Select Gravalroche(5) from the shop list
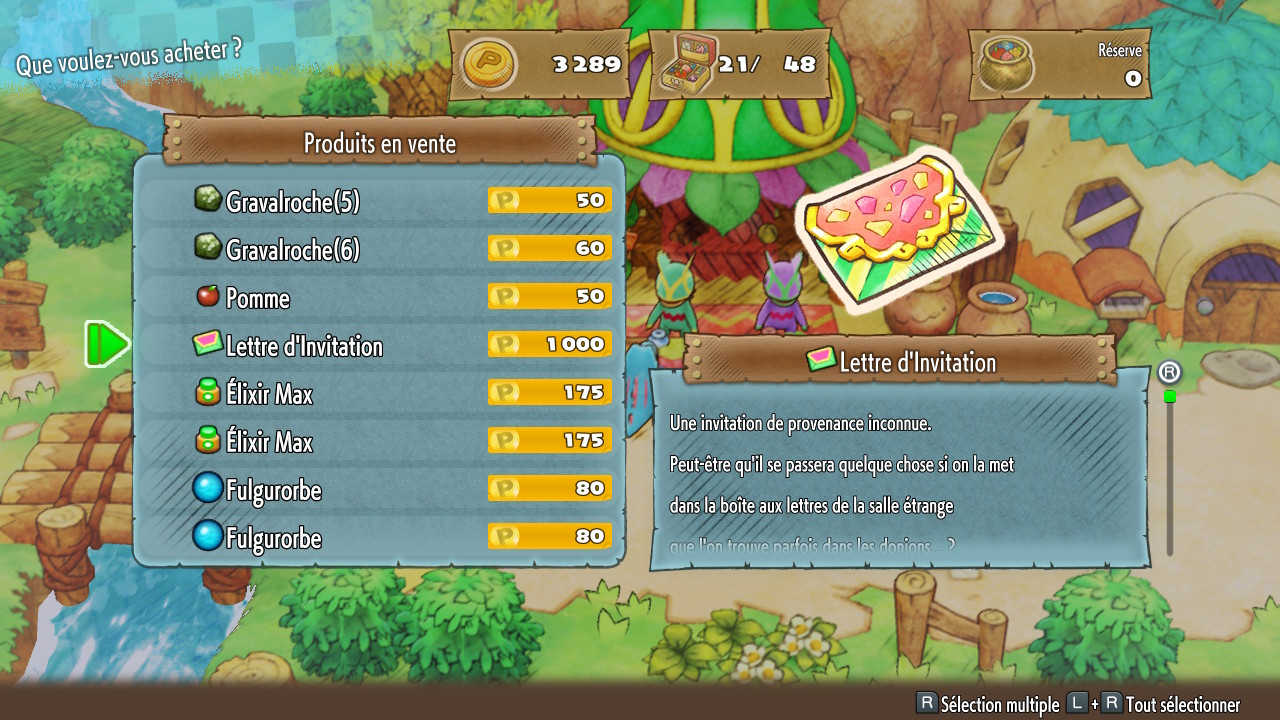The height and width of the screenshot is (720, 1280). [378, 201]
